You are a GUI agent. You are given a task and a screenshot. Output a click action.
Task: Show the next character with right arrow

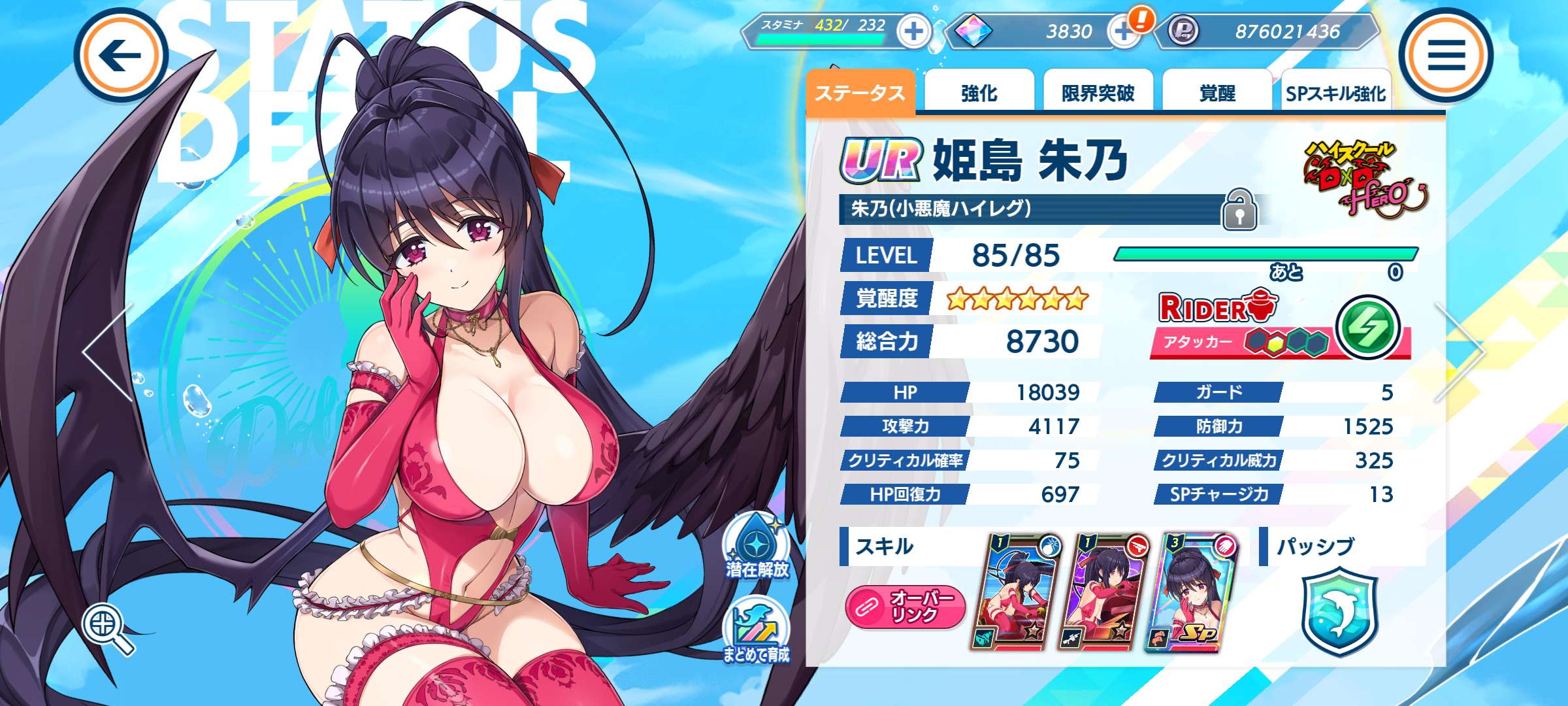[x=1461, y=352]
